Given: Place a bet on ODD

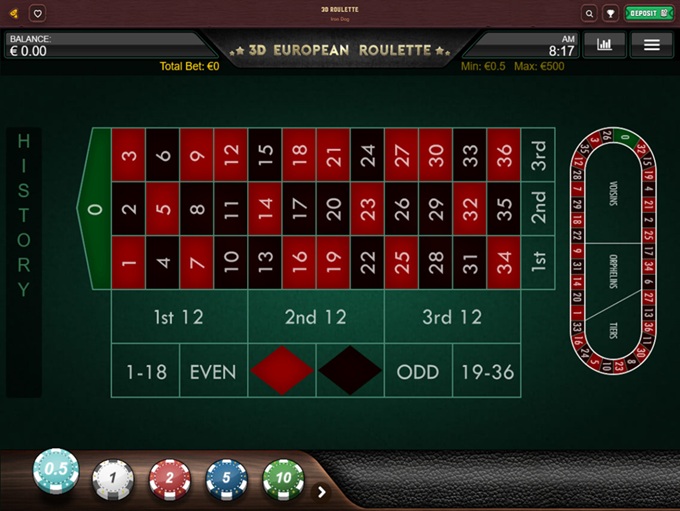Looking at the screenshot, I should pos(418,372).
